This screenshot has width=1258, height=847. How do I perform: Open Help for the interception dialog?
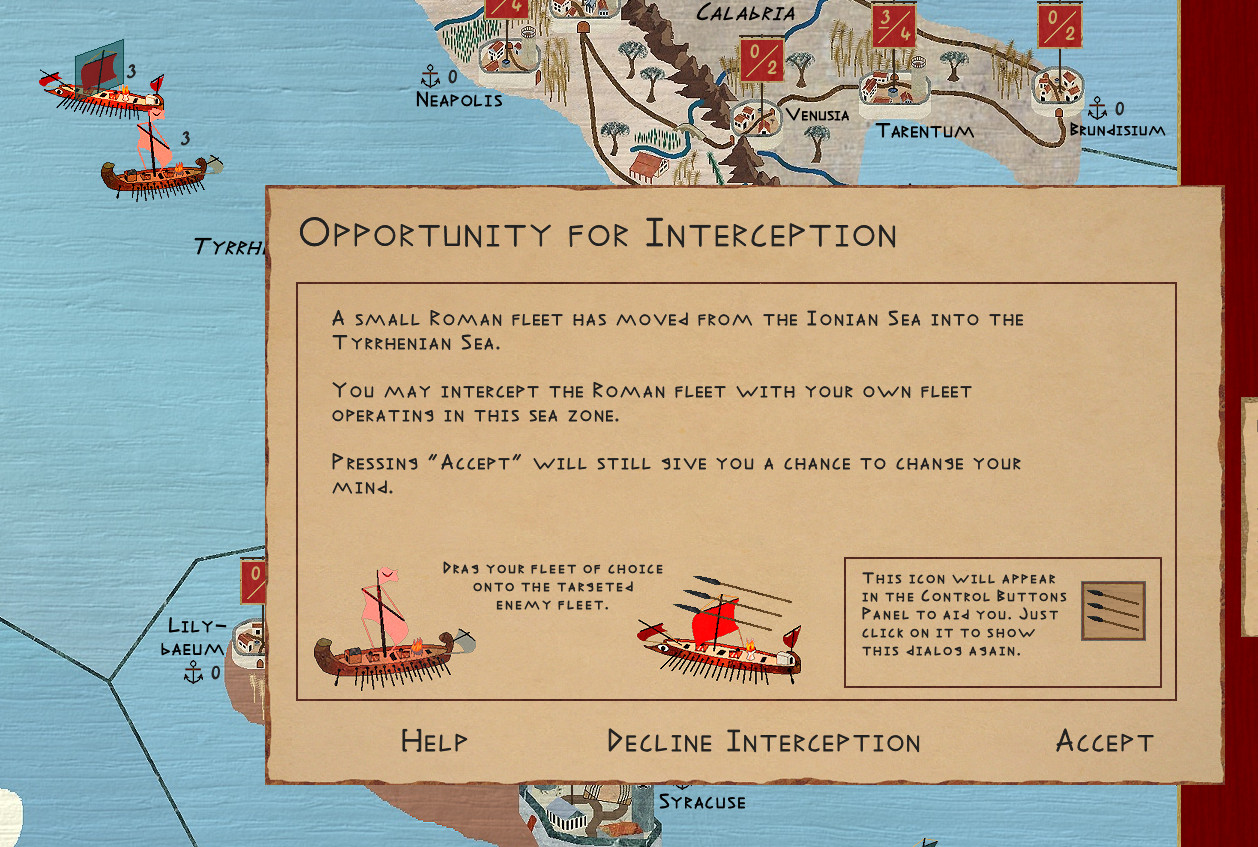coord(434,741)
